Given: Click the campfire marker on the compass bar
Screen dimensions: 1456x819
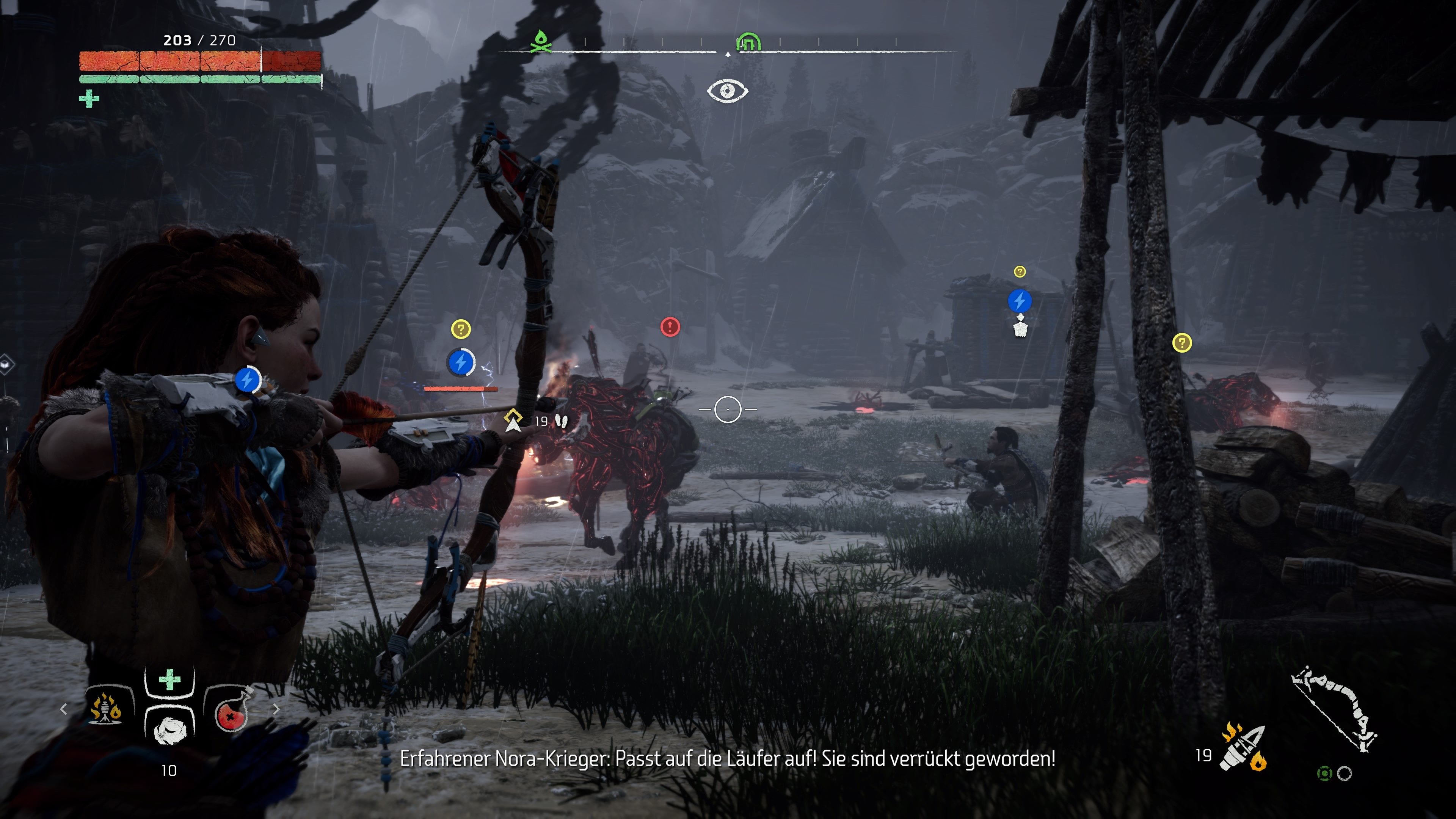Looking at the screenshot, I should pyautogui.click(x=542, y=42).
